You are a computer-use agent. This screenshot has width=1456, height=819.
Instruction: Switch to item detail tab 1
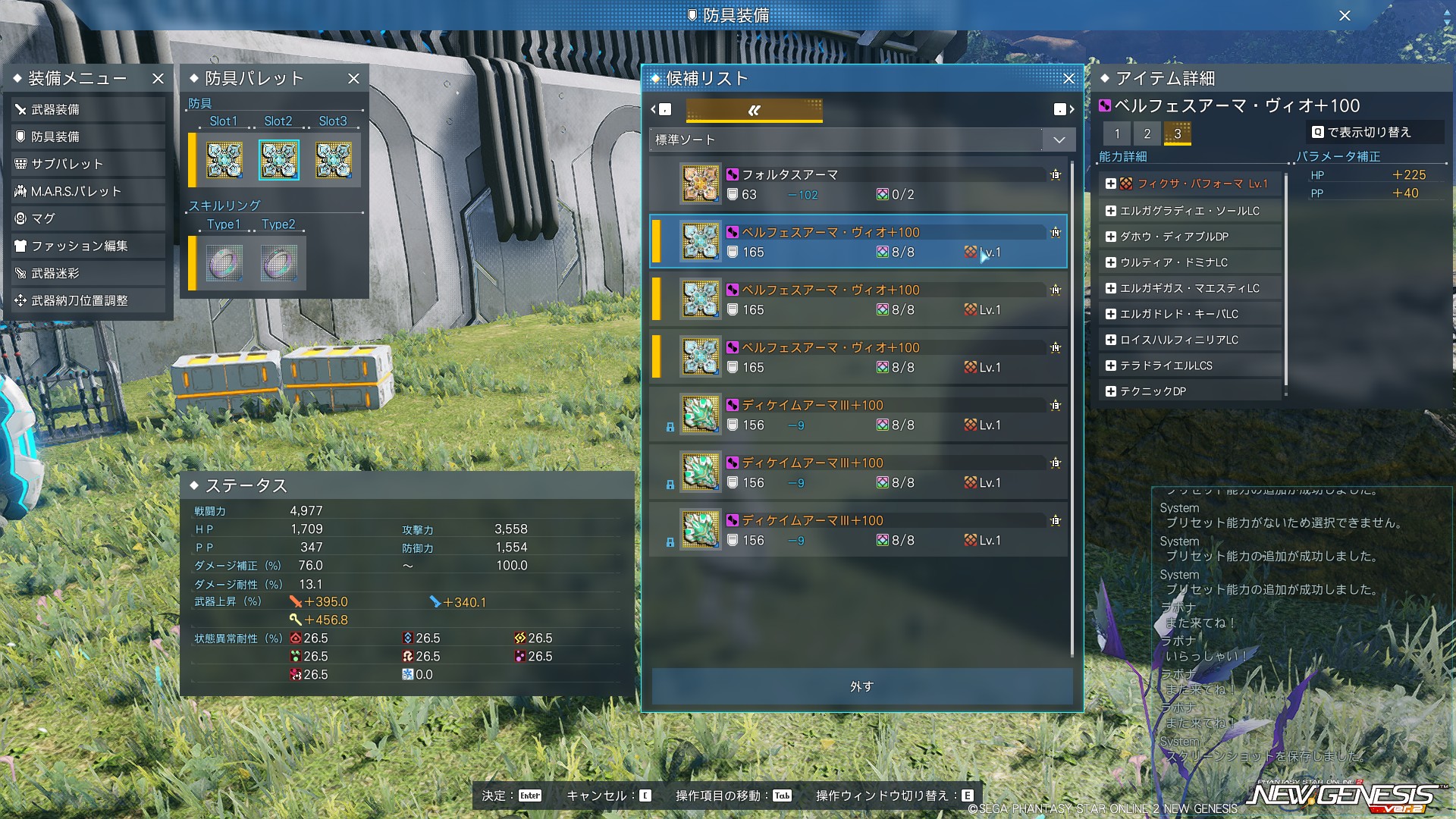click(1116, 133)
